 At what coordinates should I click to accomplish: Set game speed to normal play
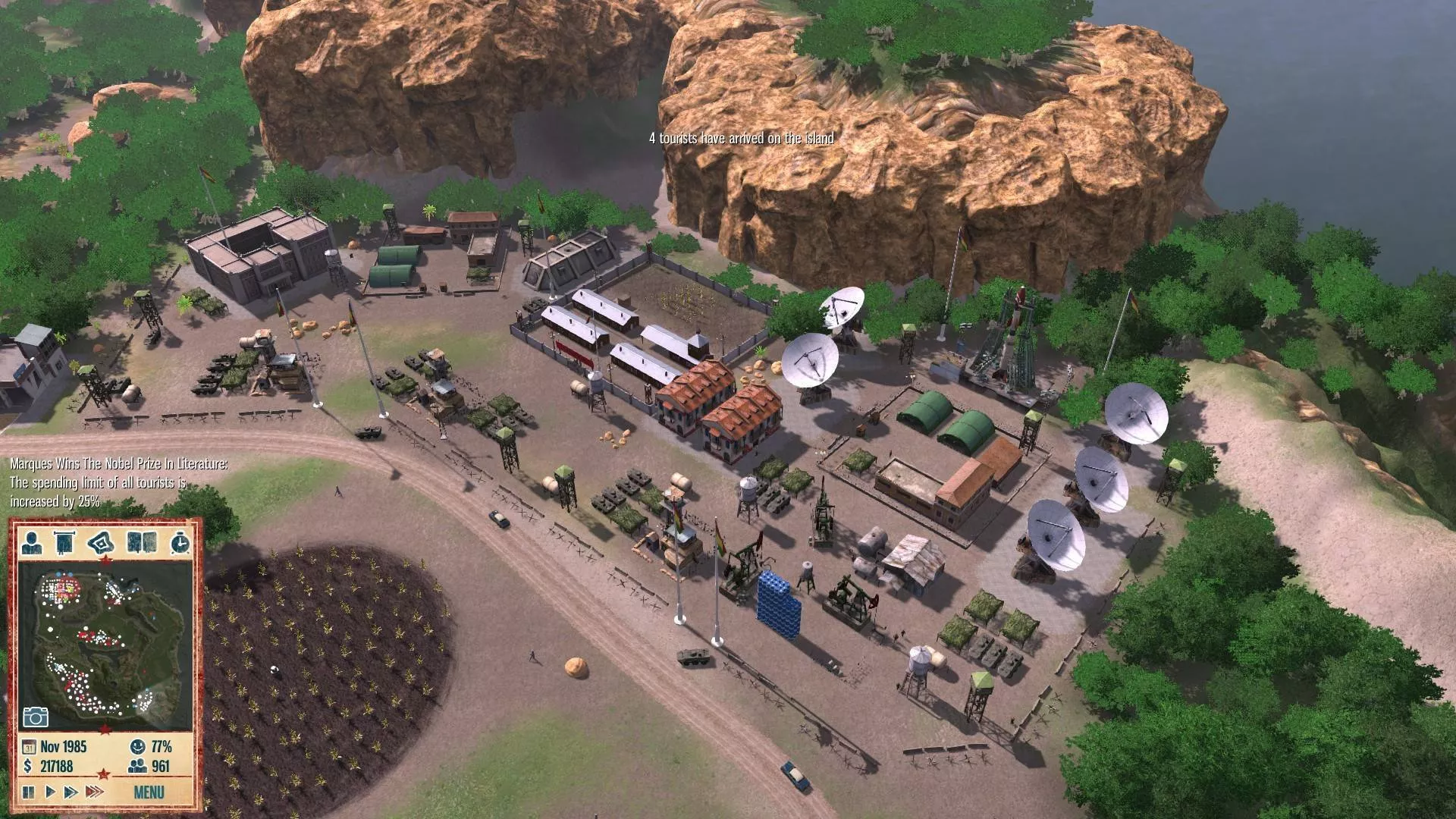[50, 792]
